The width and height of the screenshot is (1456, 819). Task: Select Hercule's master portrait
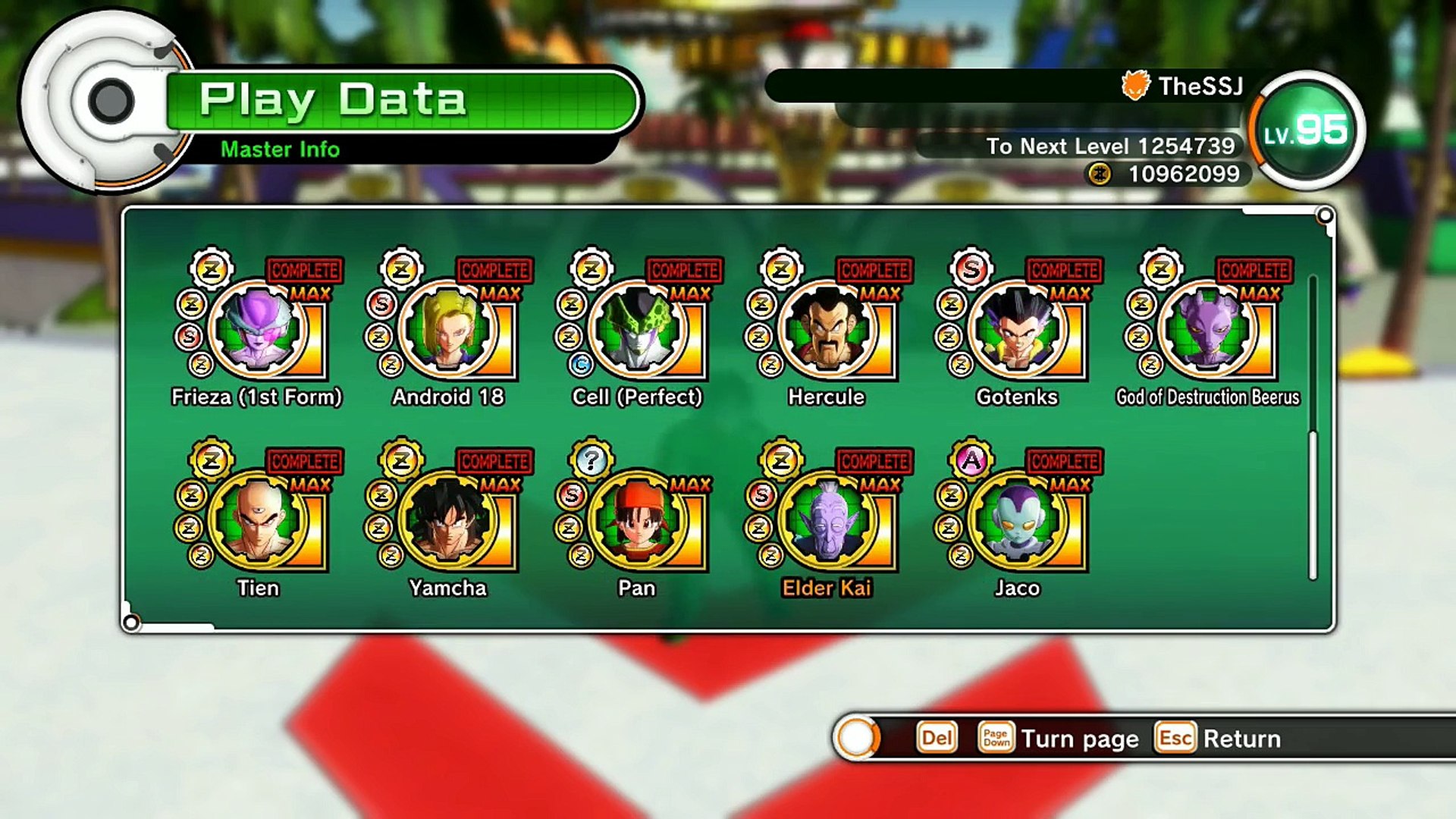(x=827, y=330)
